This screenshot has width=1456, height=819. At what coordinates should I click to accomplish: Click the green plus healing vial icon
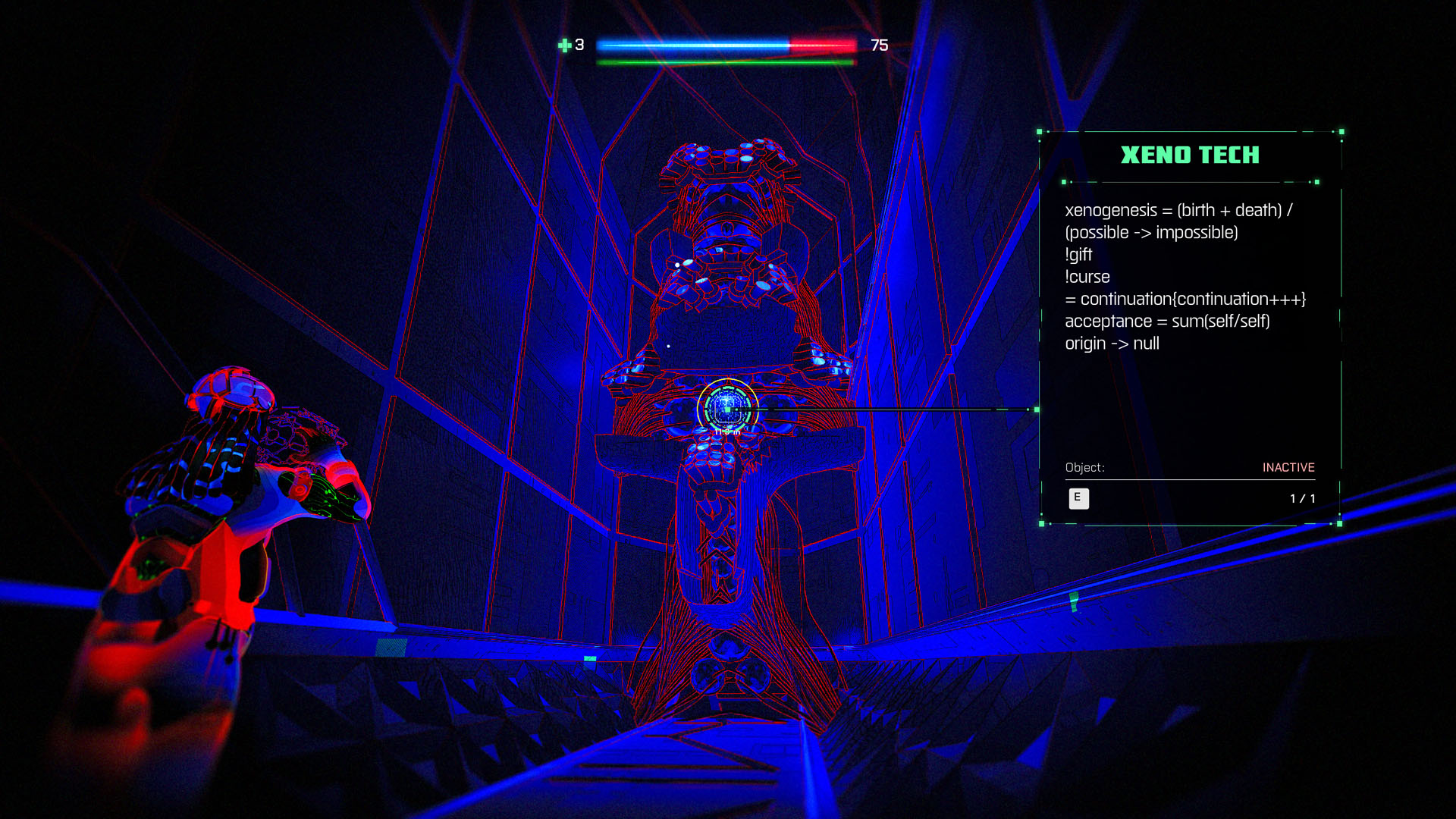point(564,45)
